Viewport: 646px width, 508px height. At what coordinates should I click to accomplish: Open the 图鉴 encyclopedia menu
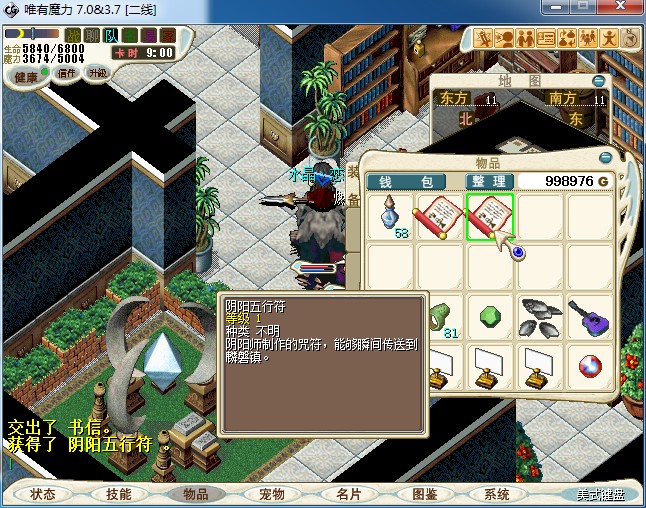pyautogui.click(x=423, y=494)
